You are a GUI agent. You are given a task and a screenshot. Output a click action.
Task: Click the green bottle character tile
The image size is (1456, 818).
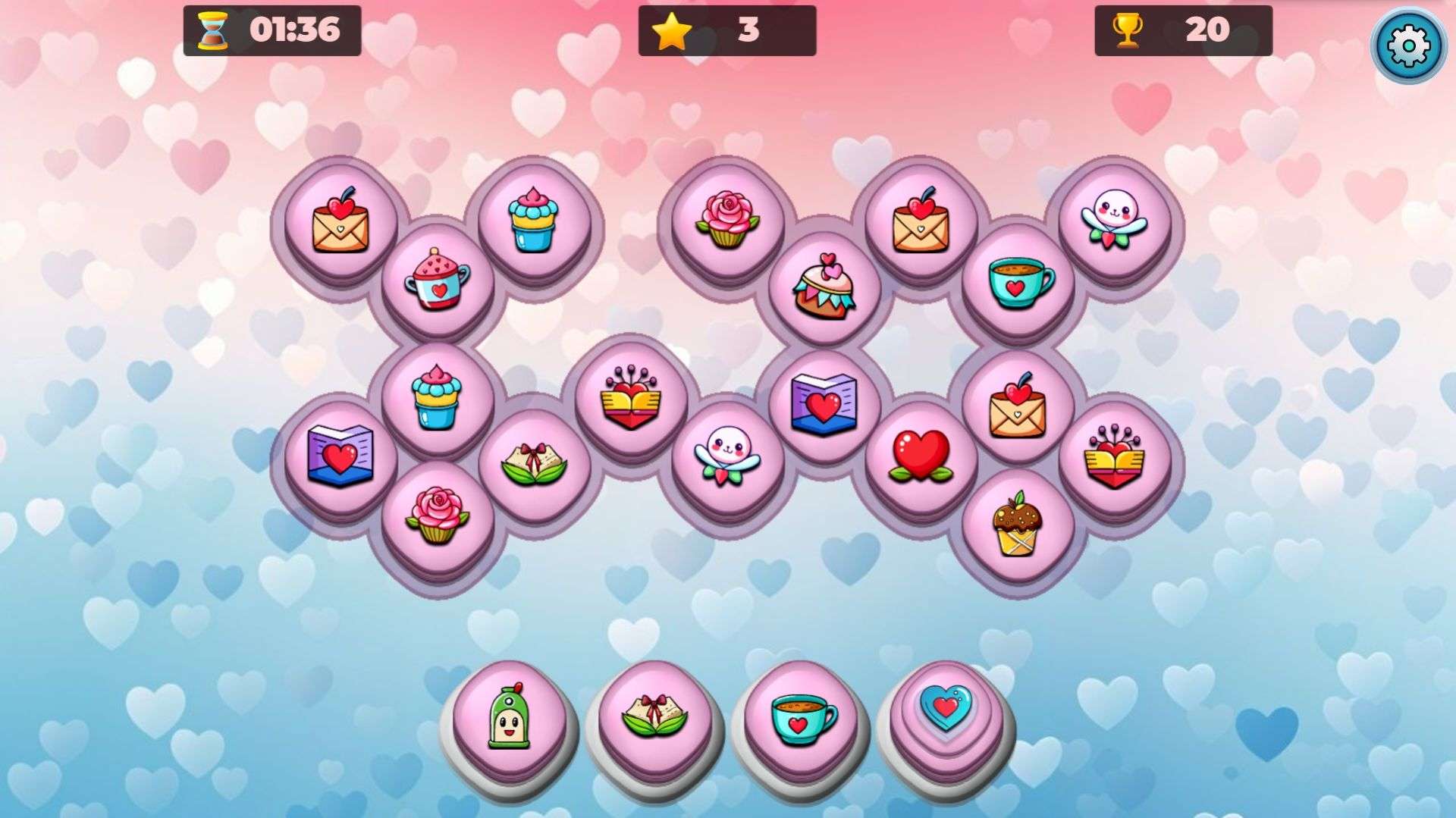tap(508, 716)
